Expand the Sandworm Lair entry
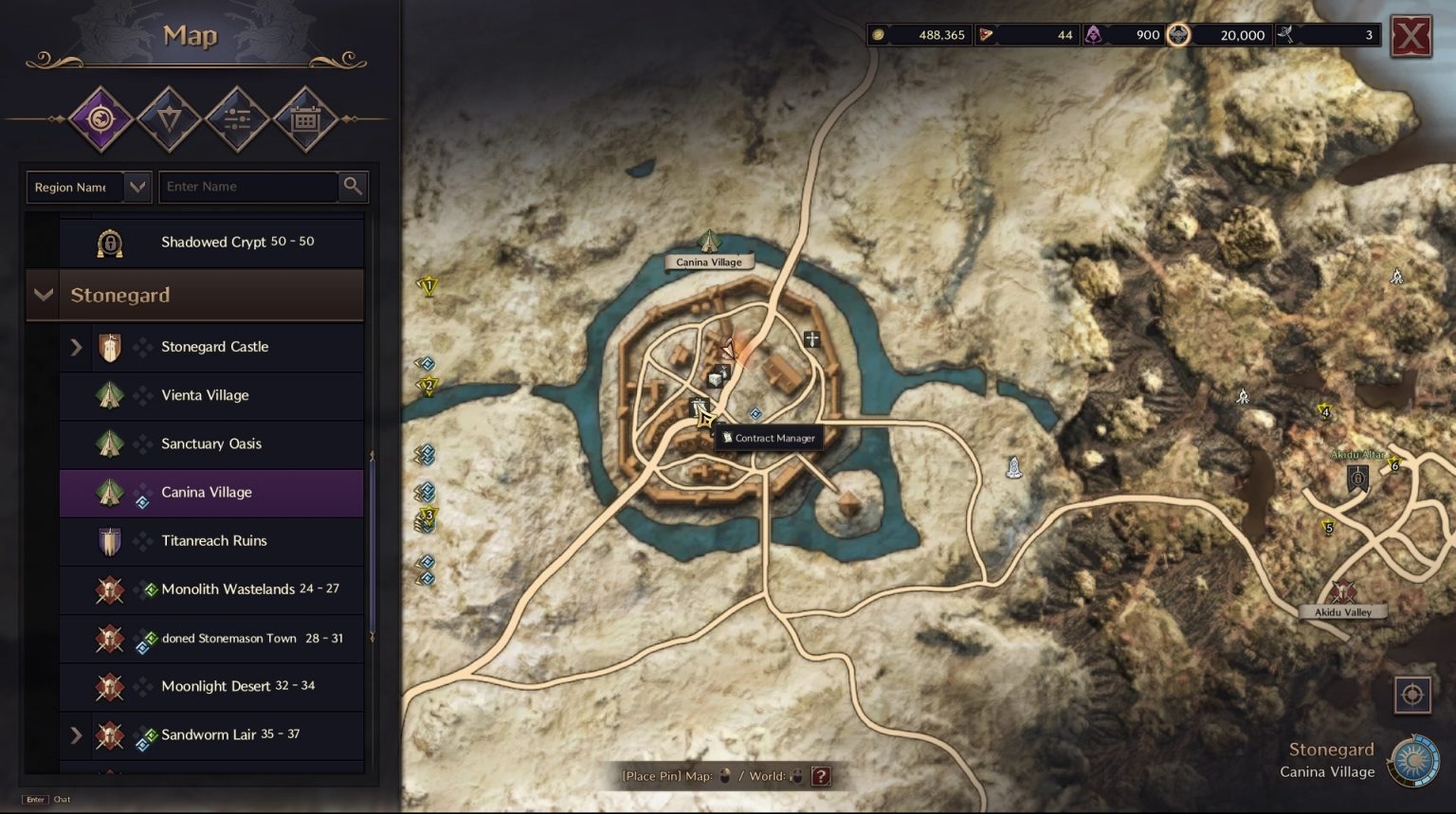Viewport: 1456px width, 814px height. (77, 734)
